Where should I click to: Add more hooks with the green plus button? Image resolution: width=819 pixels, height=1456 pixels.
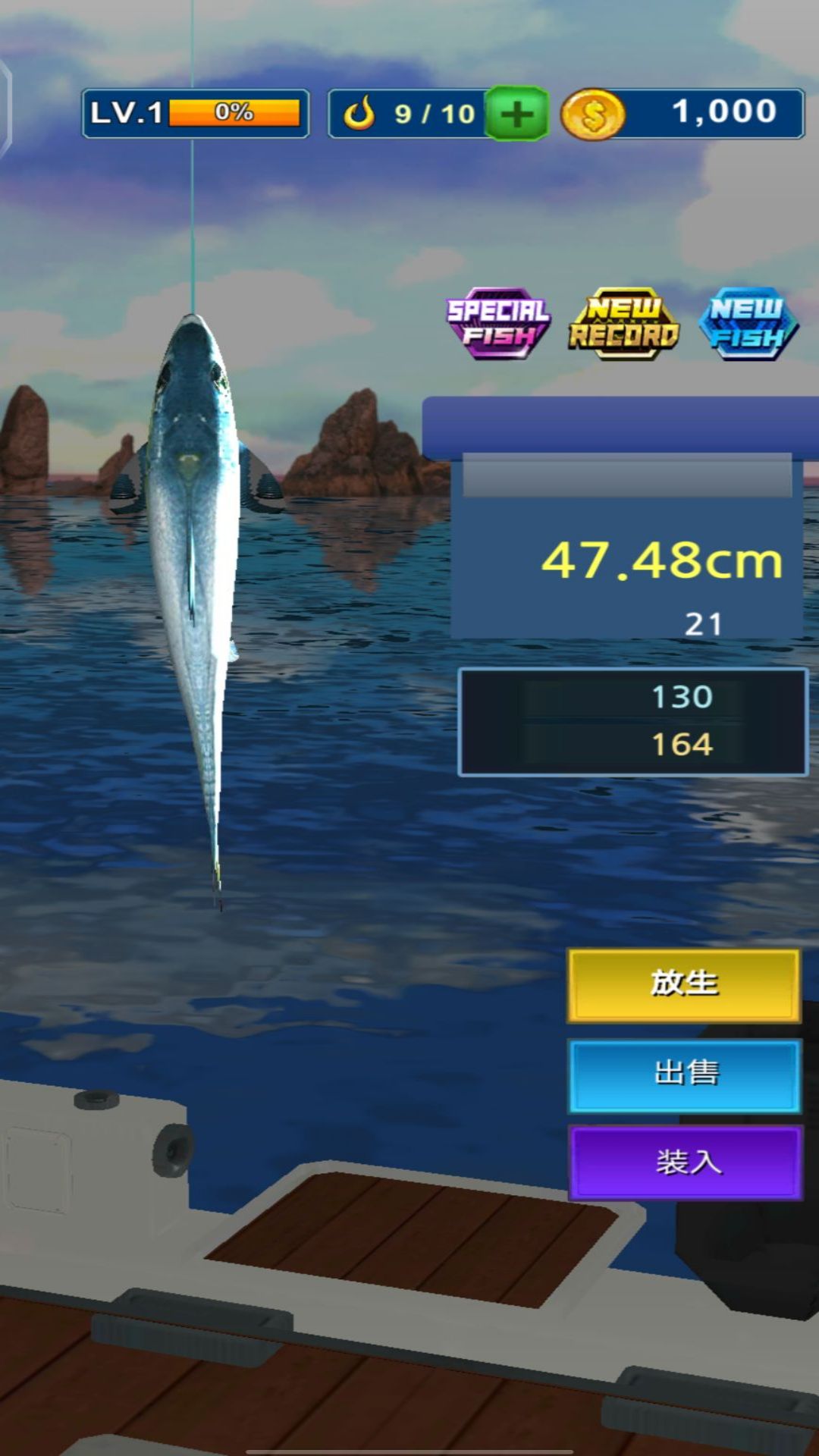click(x=516, y=115)
